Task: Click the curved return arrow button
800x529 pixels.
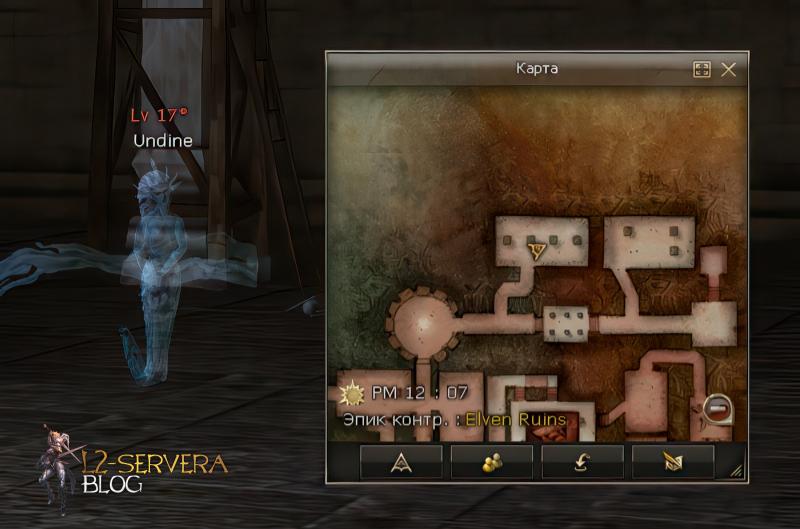Action: pos(582,461)
